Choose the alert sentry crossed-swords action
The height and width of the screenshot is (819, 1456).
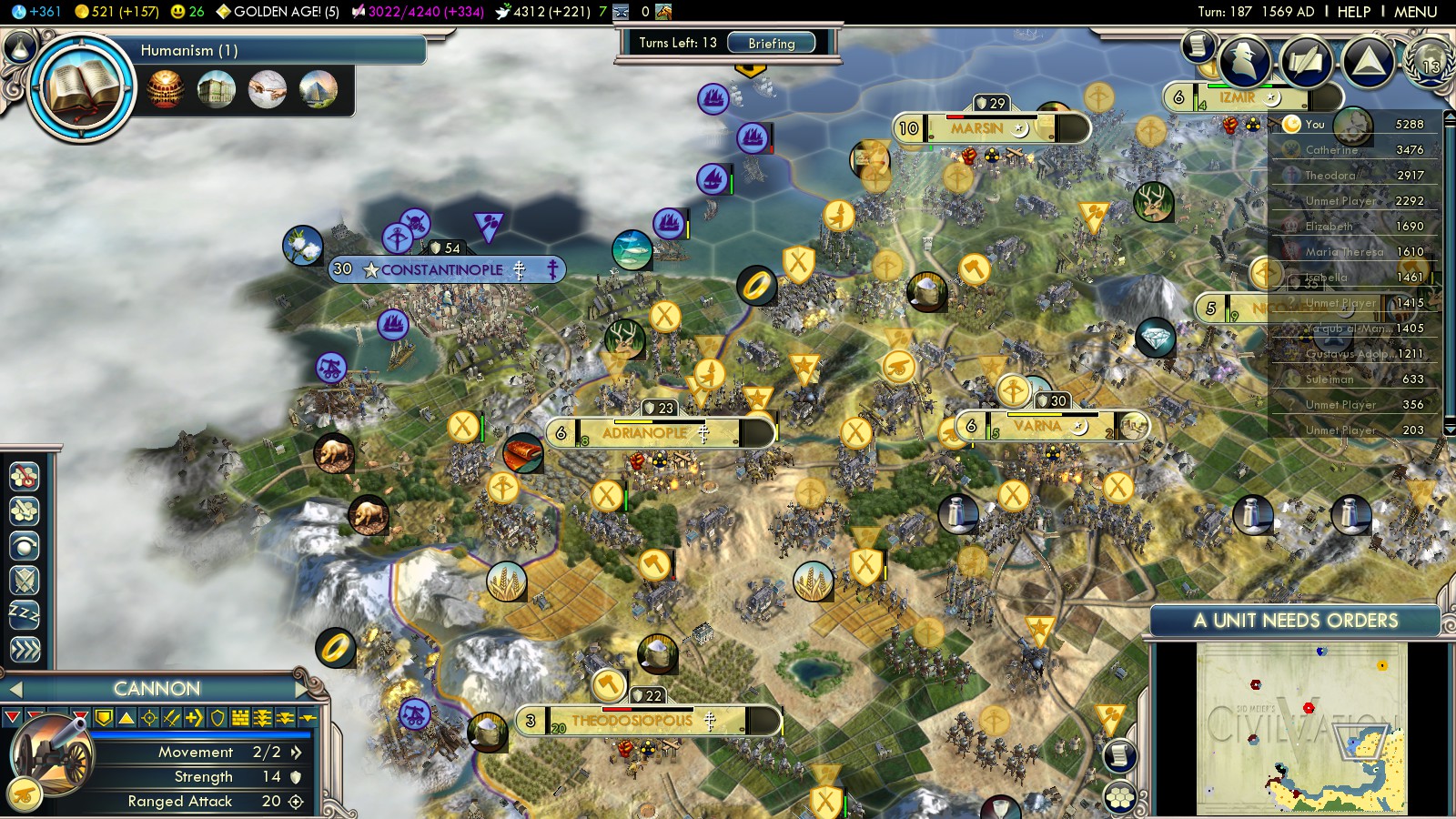[25, 580]
